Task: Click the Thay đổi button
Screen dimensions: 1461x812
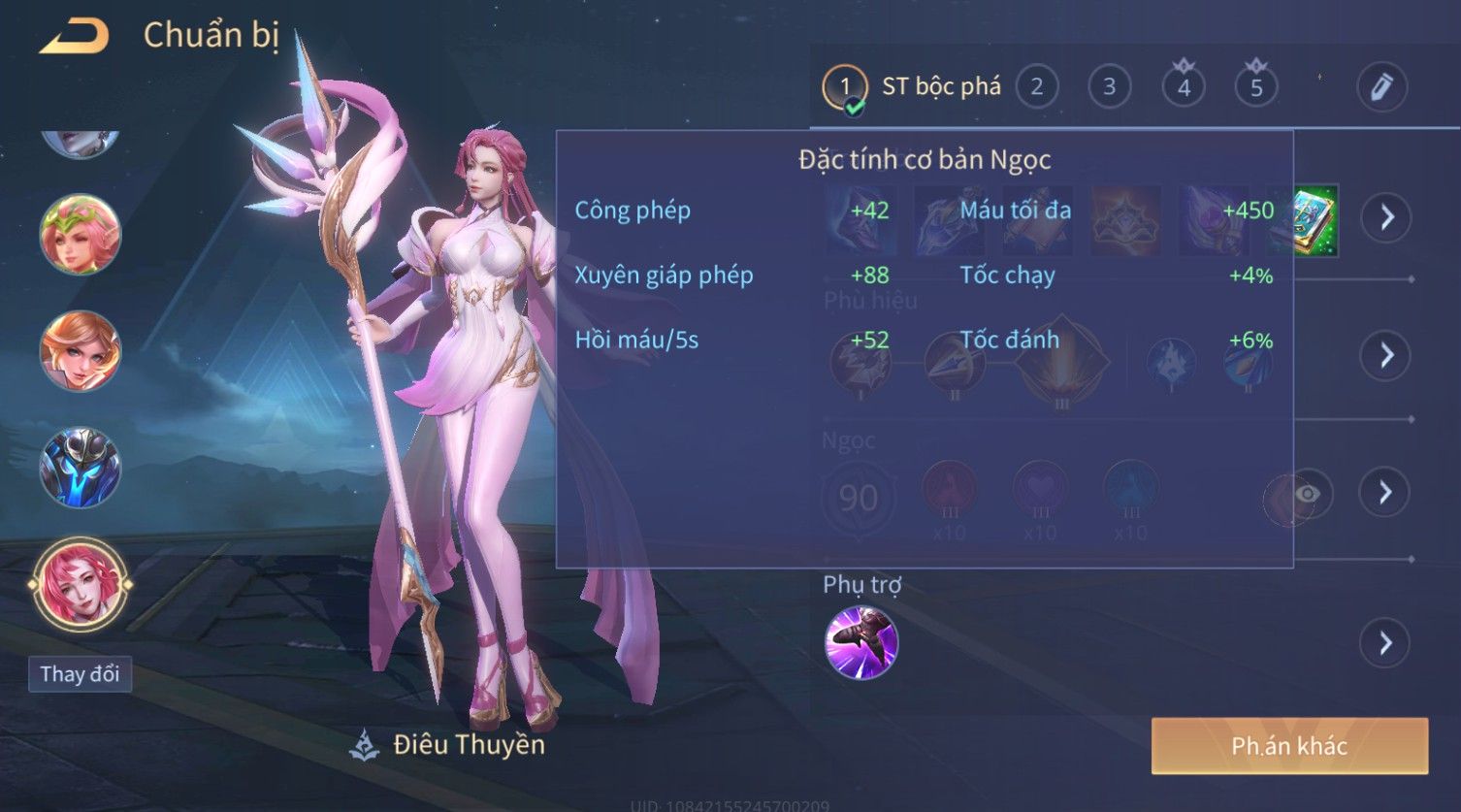Action: click(80, 674)
